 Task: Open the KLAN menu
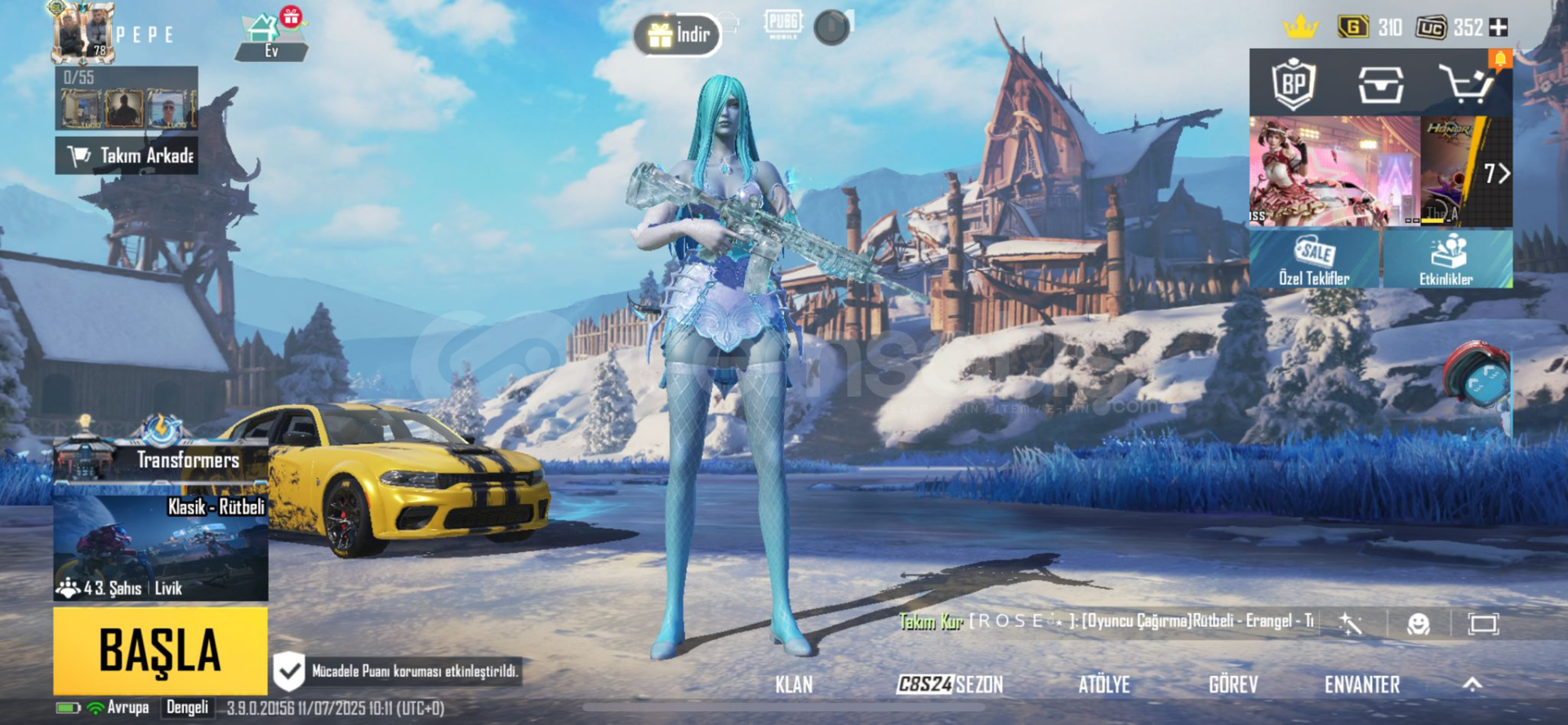pyautogui.click(x=794, y=684)
